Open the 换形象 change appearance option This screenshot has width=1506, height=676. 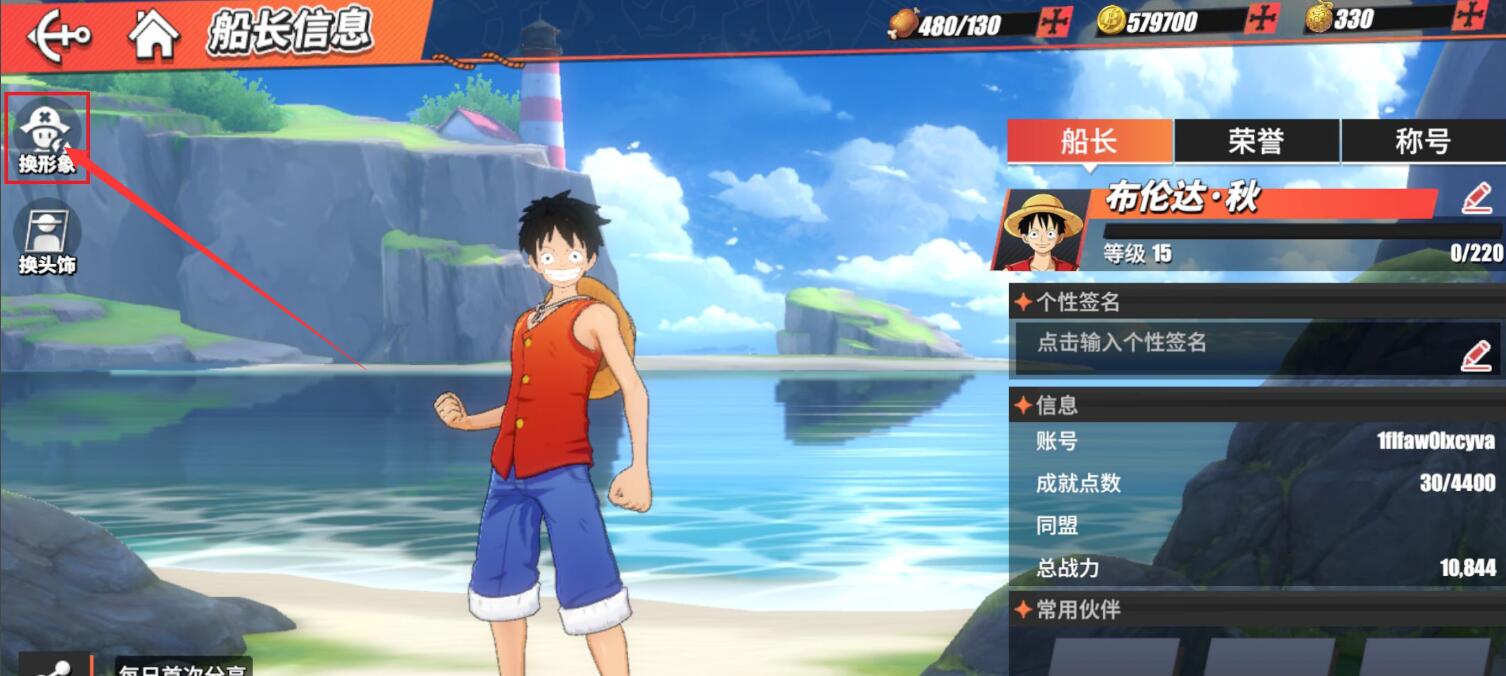(47, 137)
